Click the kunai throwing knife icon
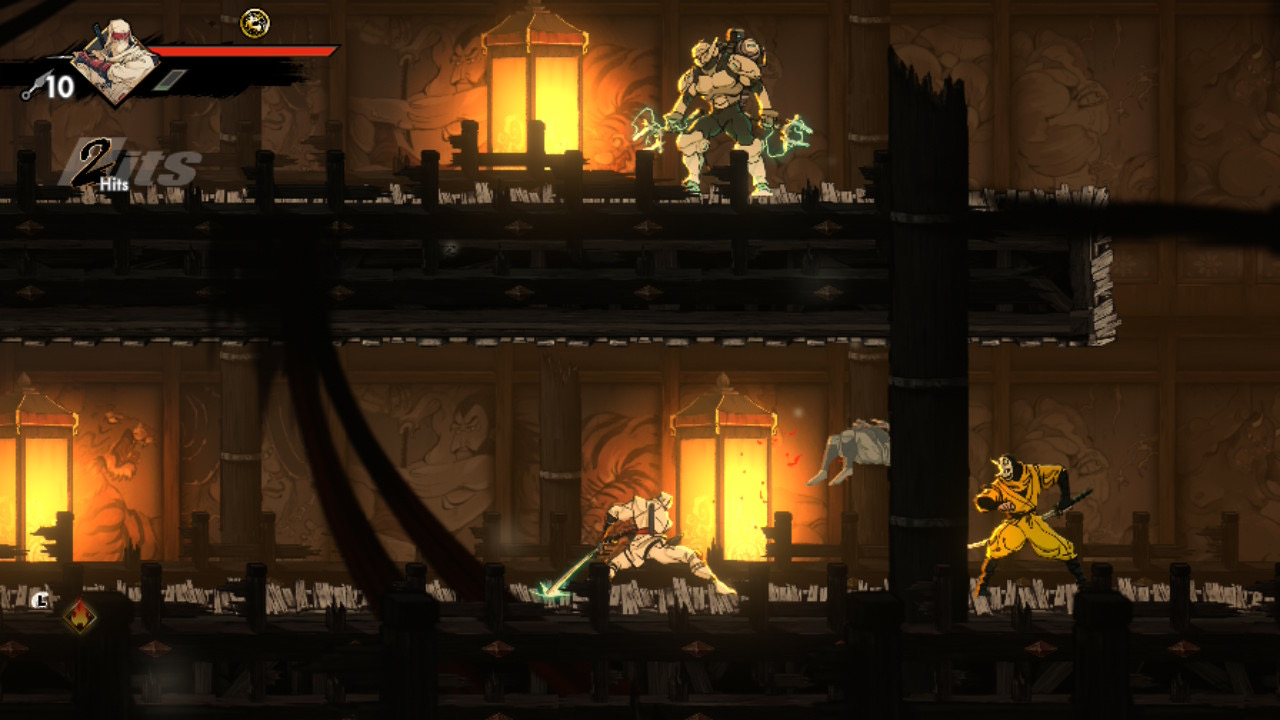Viewport: 1280px width, 720px height. 30,91
